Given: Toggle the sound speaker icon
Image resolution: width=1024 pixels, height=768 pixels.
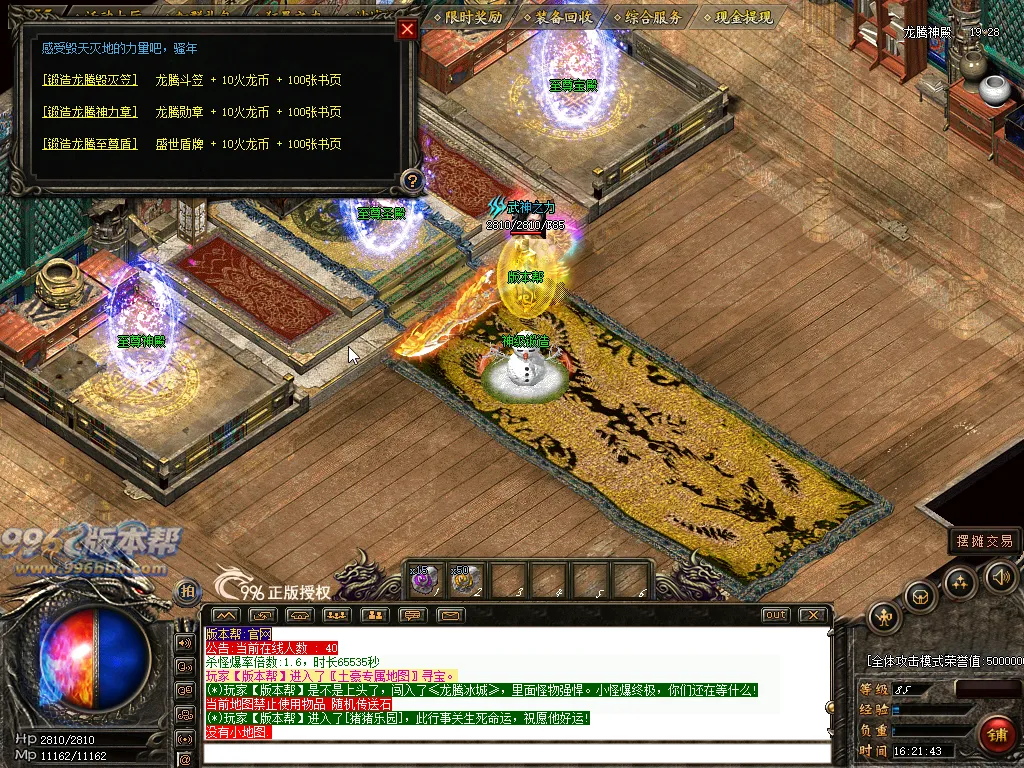Looking at the screenshot, I should click(x=1001, y=576).
